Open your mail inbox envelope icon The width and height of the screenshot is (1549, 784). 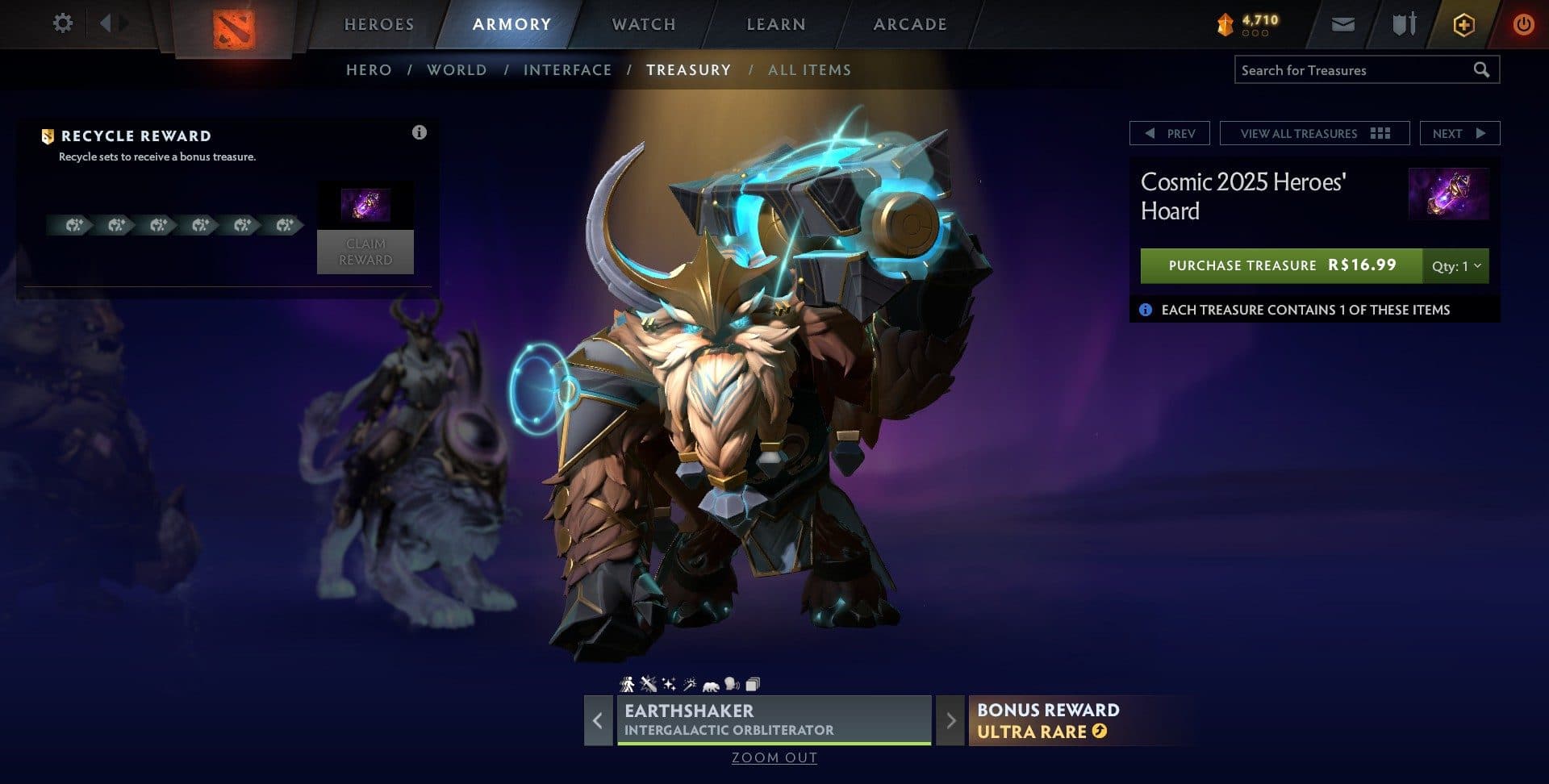[x=1342, y=24]
